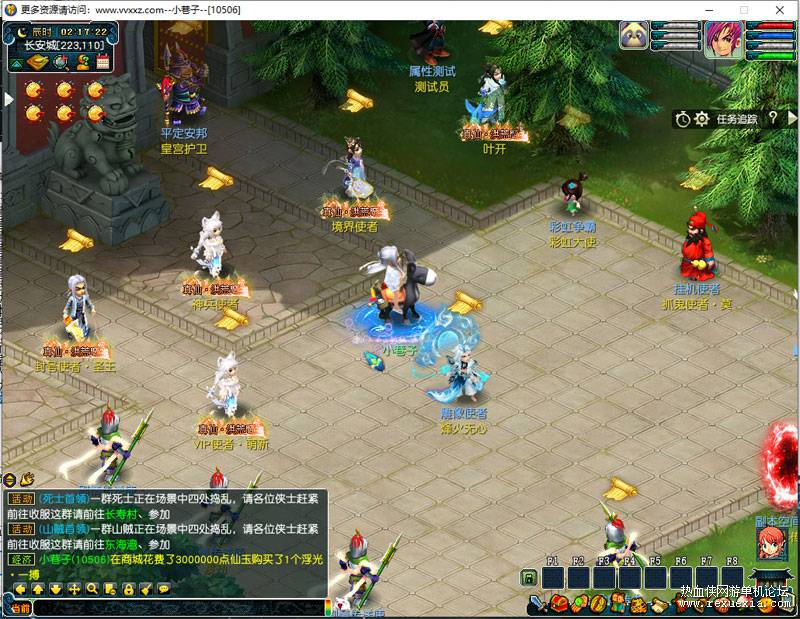Click the gold ingot icon under the clock
The image size is (800, 619).
pyautogui.click(x=37, y=62)
